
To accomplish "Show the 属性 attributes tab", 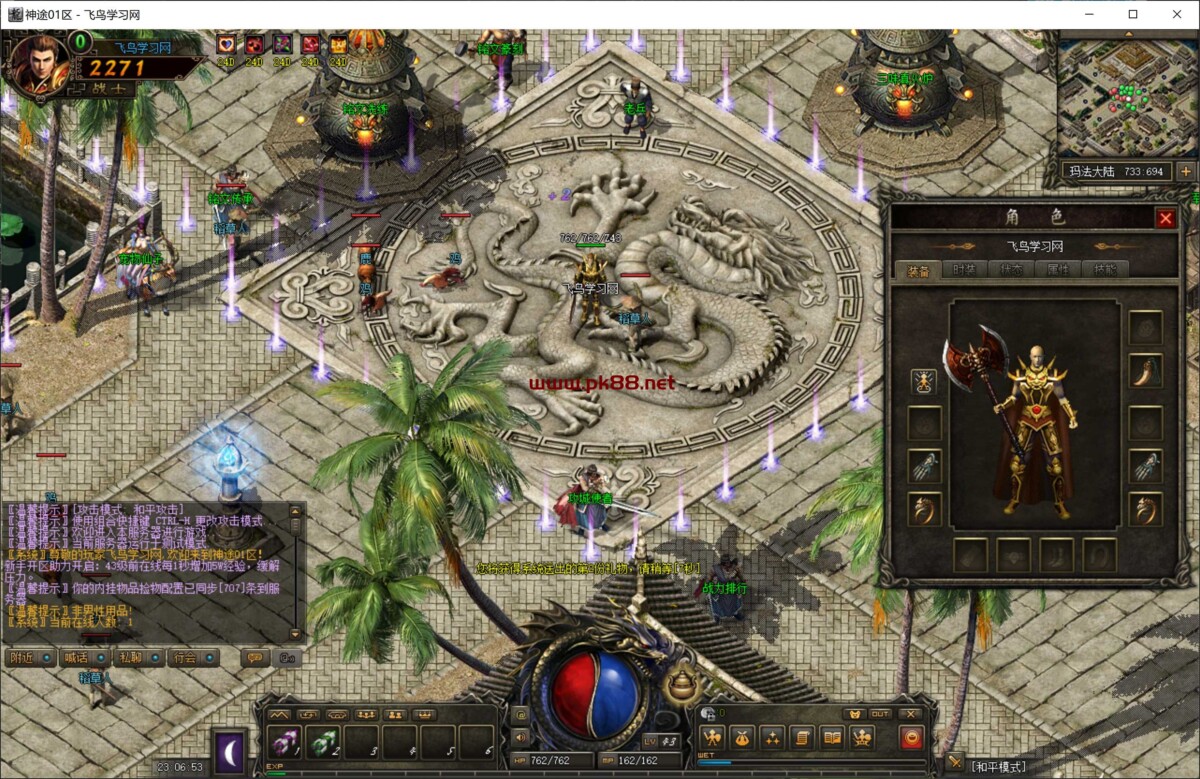I will (x=1058, y=269).
